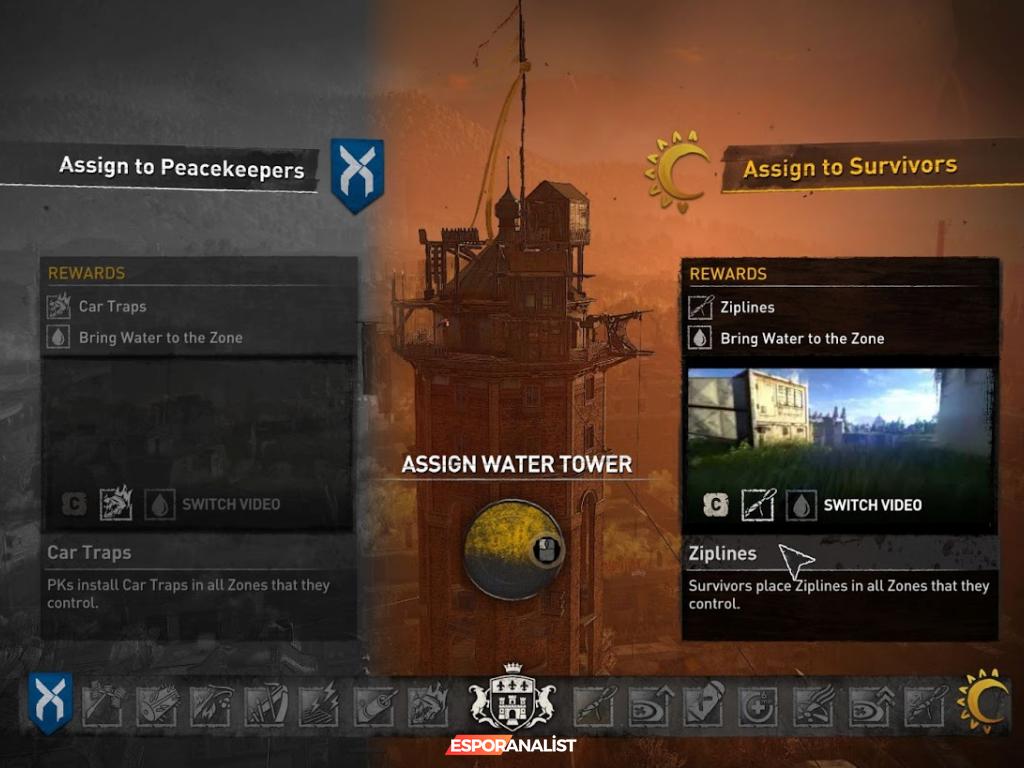Screen dimensions: 1024x768
Task: Select Survivors' Bring Water to the Zone reward
Action: point(802,339)
